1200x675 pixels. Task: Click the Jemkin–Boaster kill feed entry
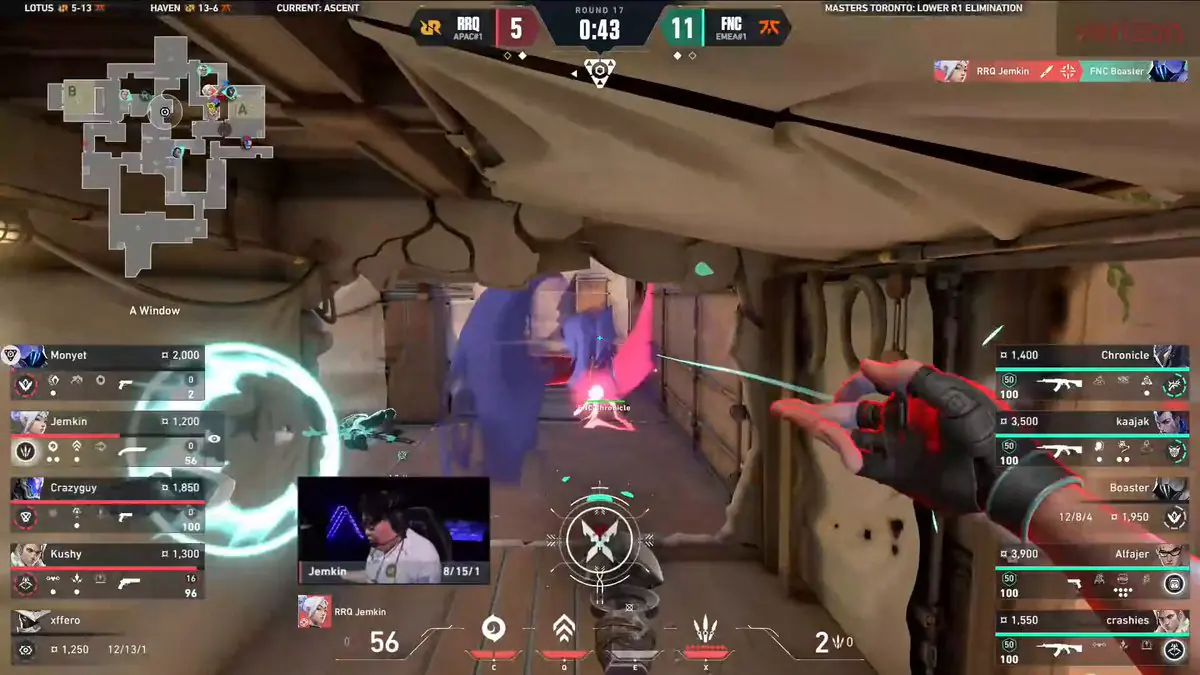coord(1062,71)
